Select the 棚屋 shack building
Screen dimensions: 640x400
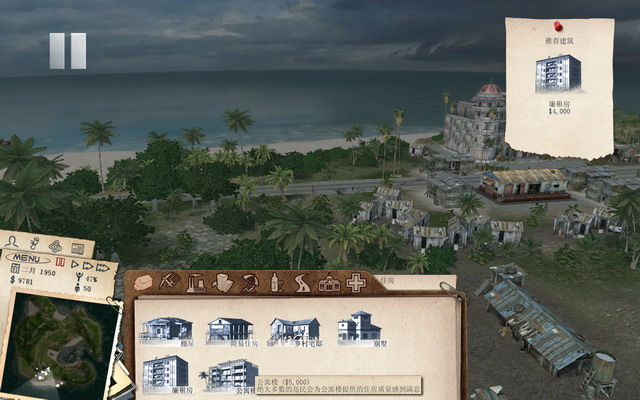coord(166,329)
